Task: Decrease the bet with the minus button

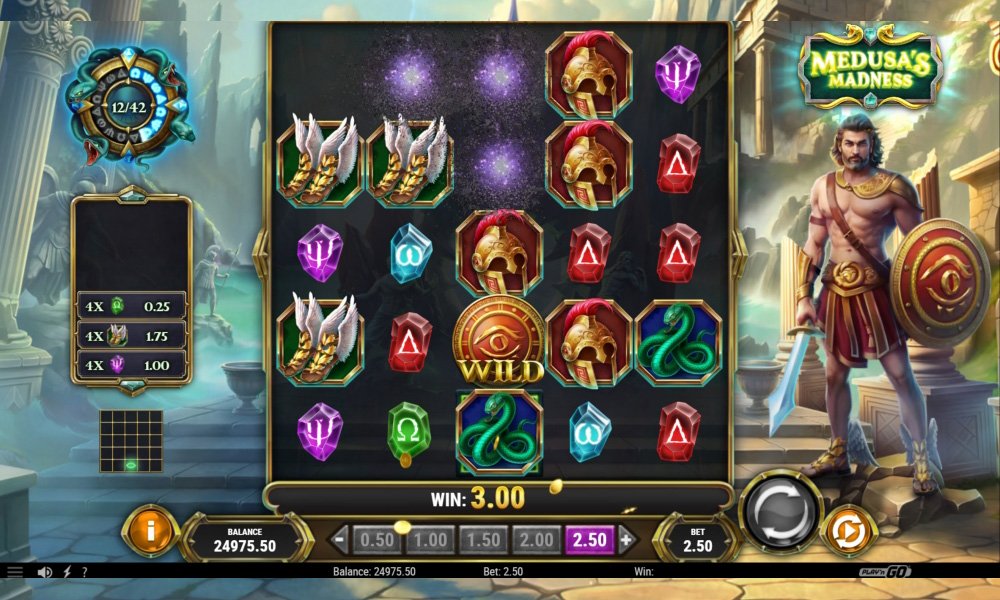Action: 340,540
